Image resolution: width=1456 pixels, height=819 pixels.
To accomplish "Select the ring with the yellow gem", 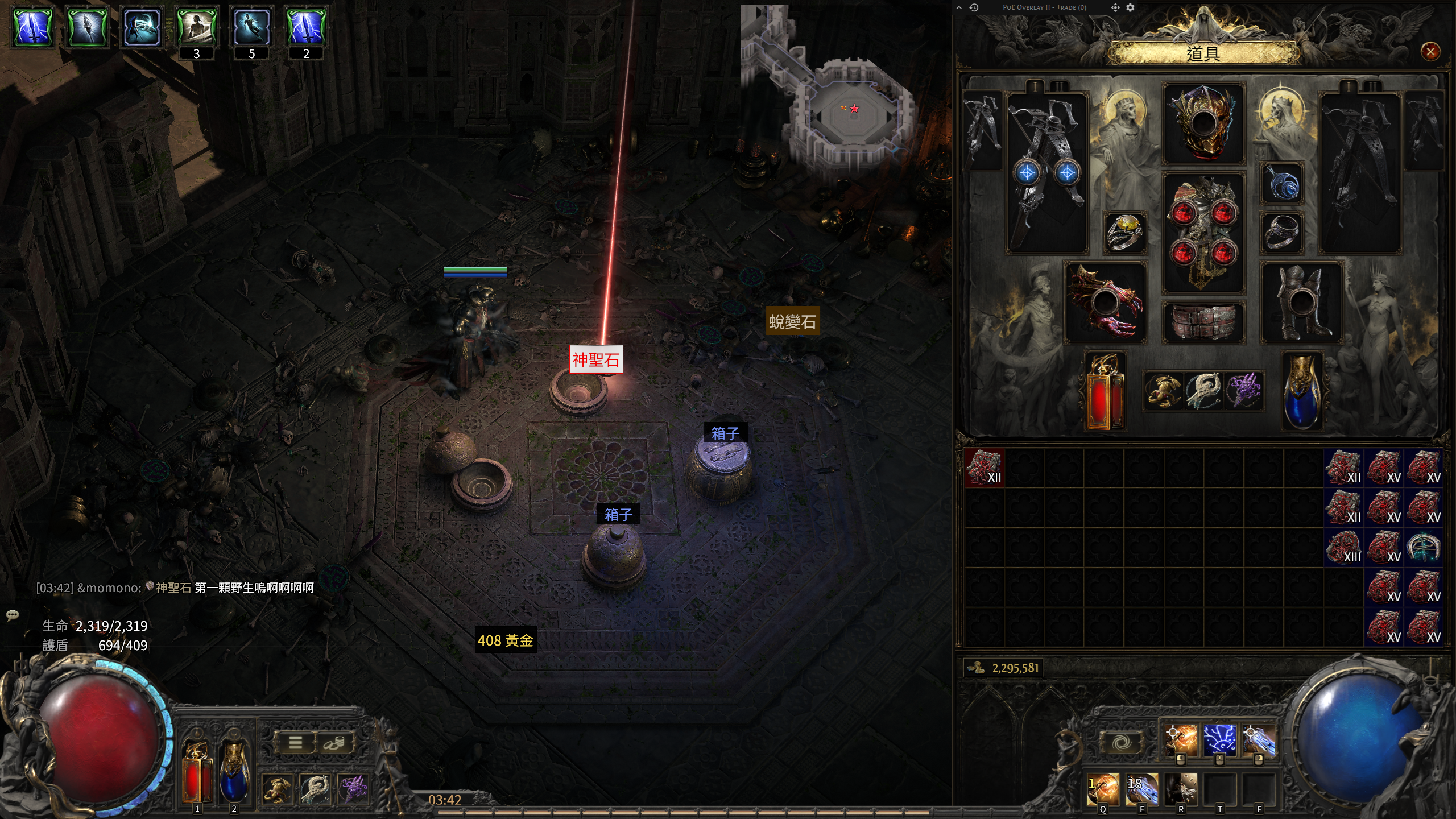I will (1124, 232).
